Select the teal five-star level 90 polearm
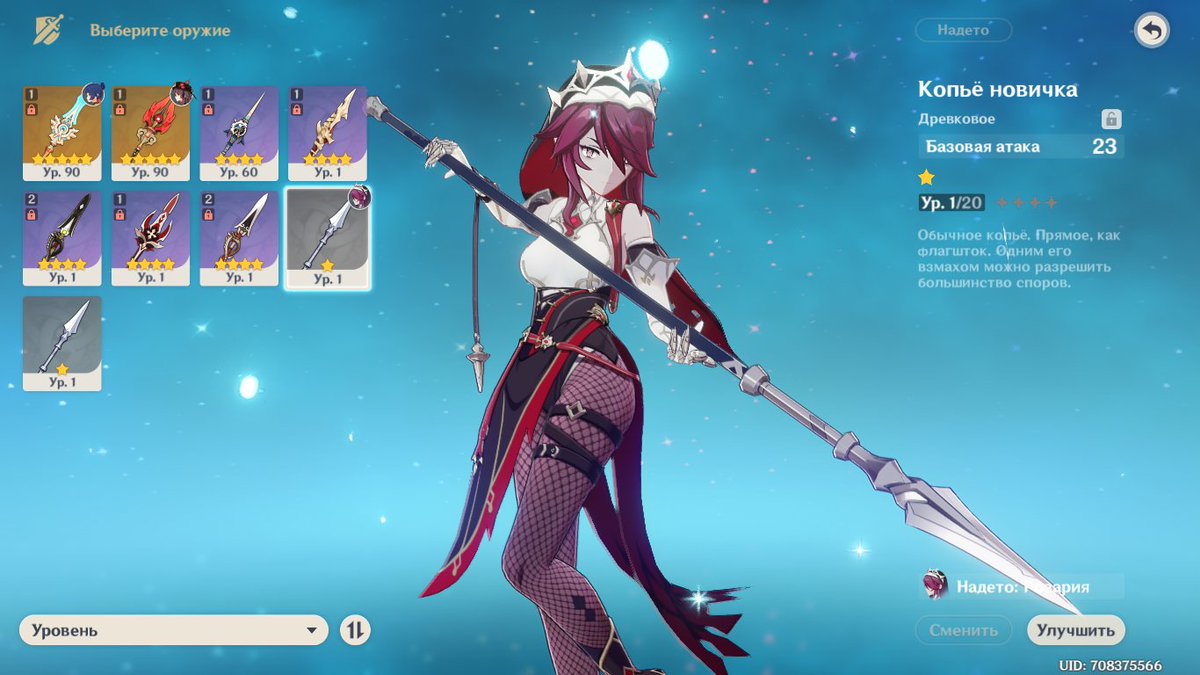 [x=62, y=124]
